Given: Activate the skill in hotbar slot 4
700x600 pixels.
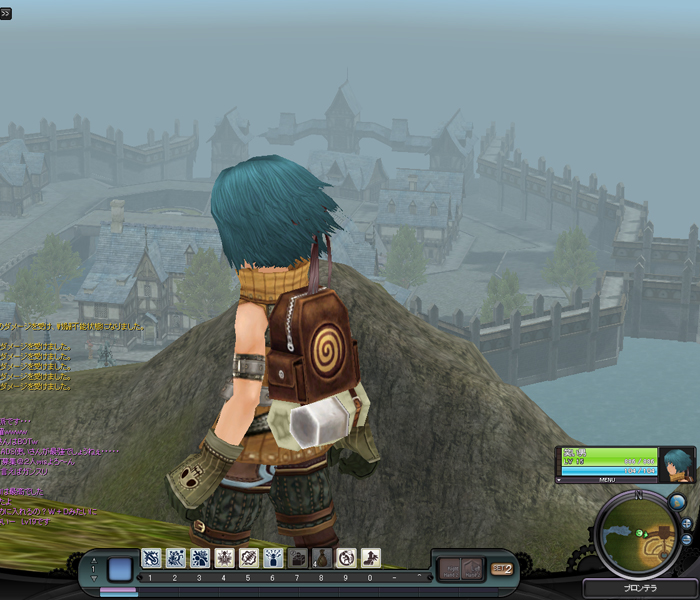Looking at the screenshot, I should click(224, 558).
